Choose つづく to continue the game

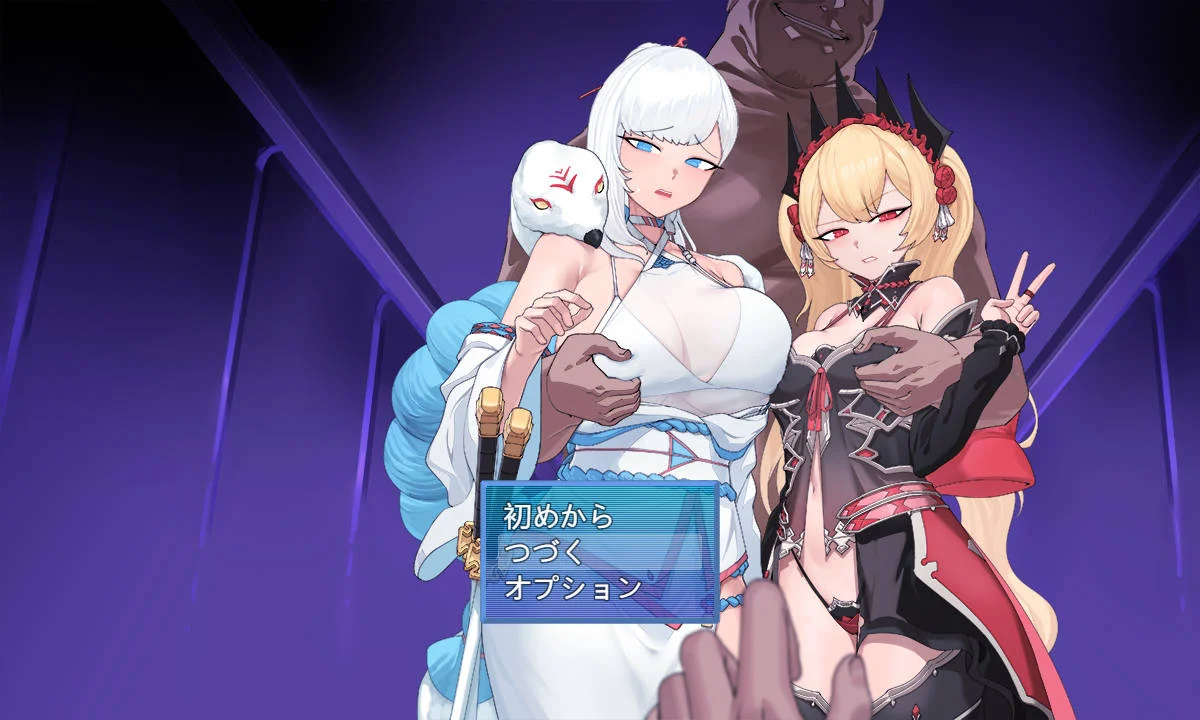click(x=544, y=552)
